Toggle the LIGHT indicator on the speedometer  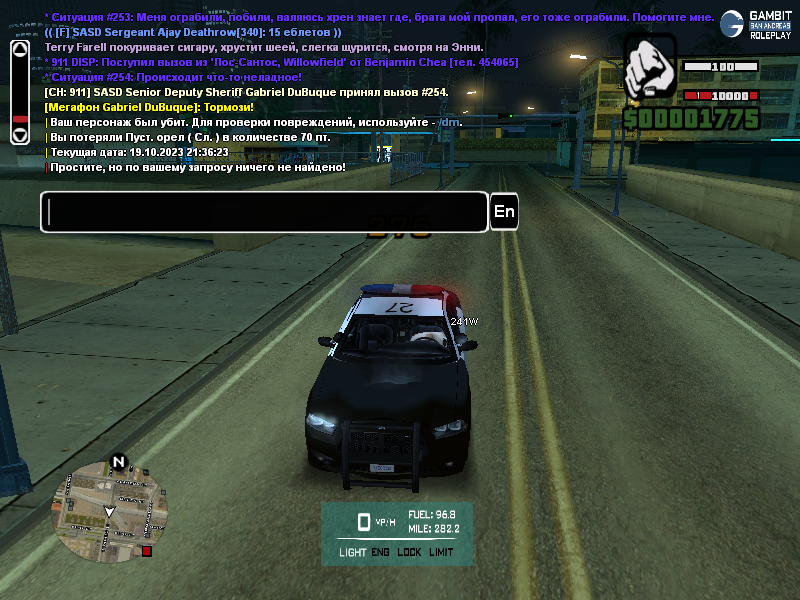pos(352,552)
